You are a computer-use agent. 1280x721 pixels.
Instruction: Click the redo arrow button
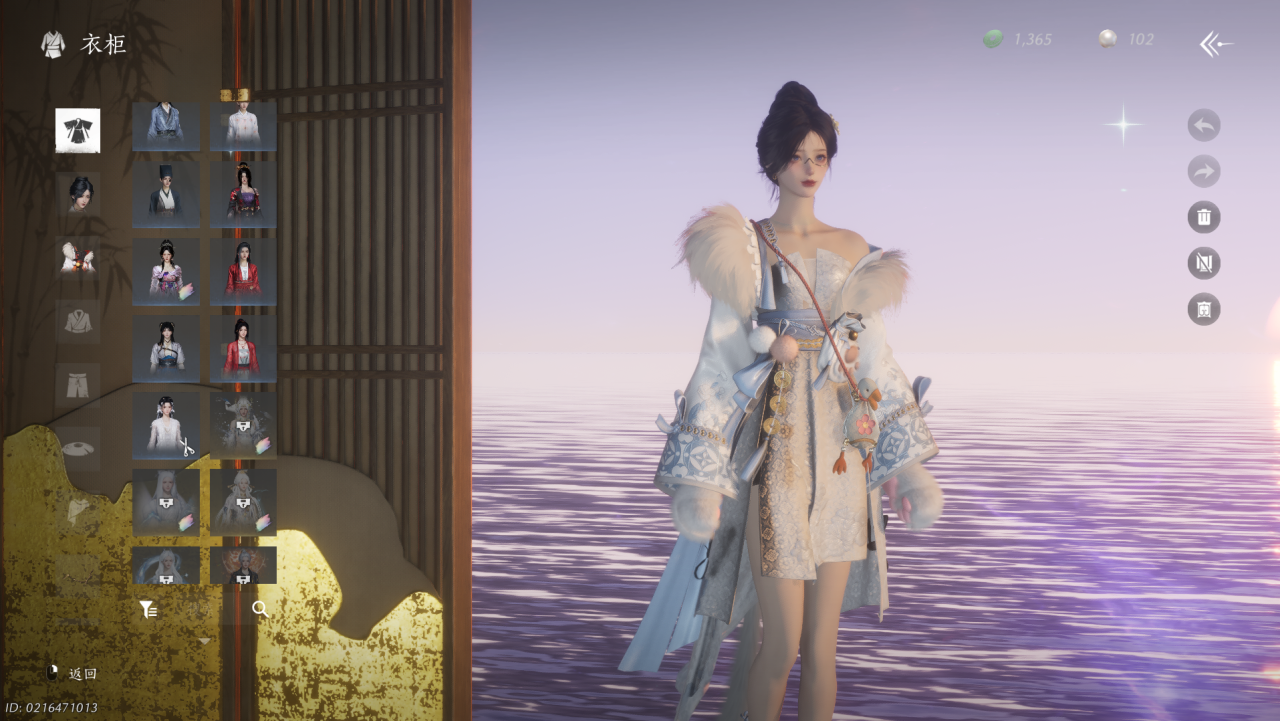pos(1203,171)
